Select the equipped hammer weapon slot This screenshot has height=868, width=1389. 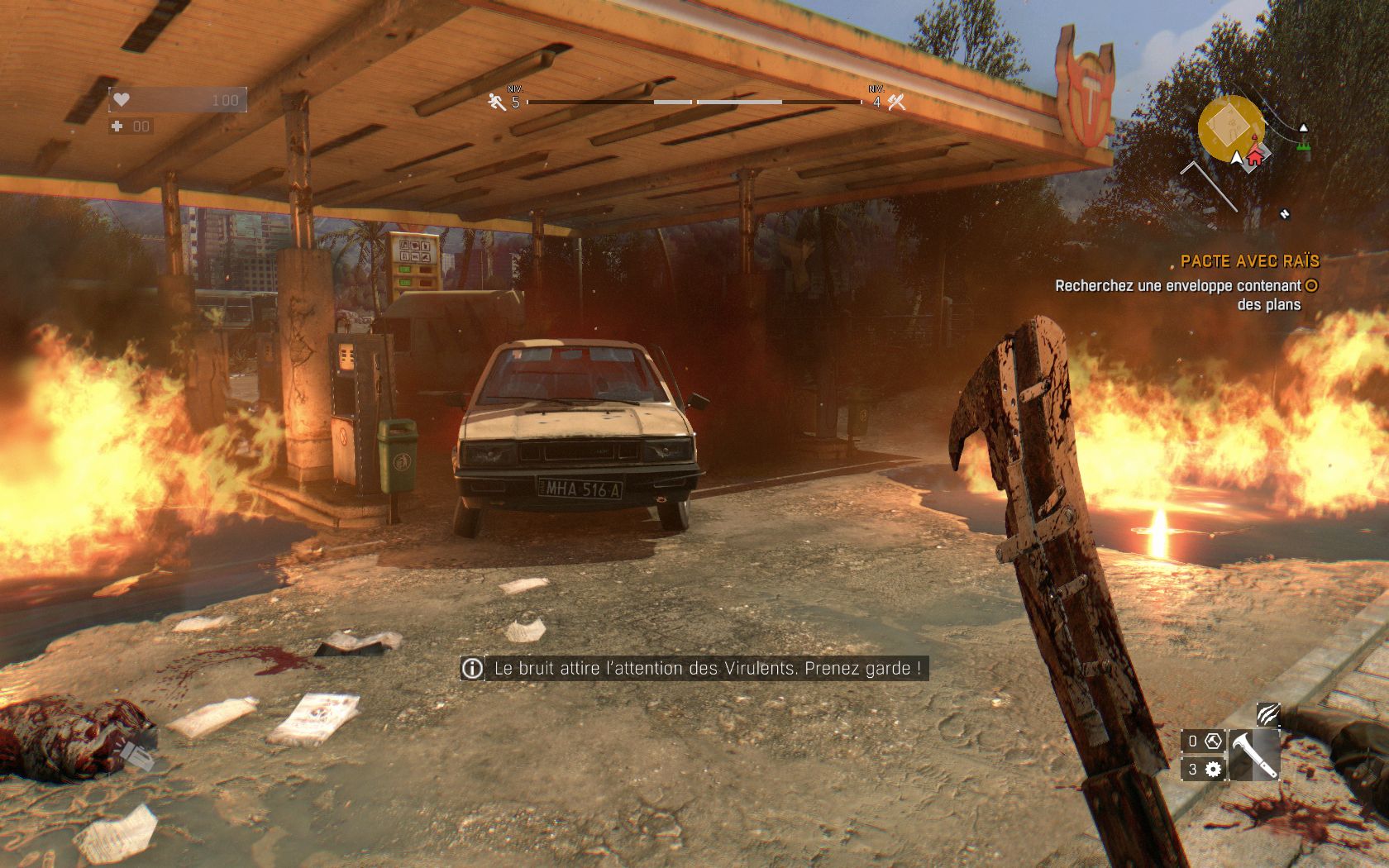click(x=1253, y=754)
